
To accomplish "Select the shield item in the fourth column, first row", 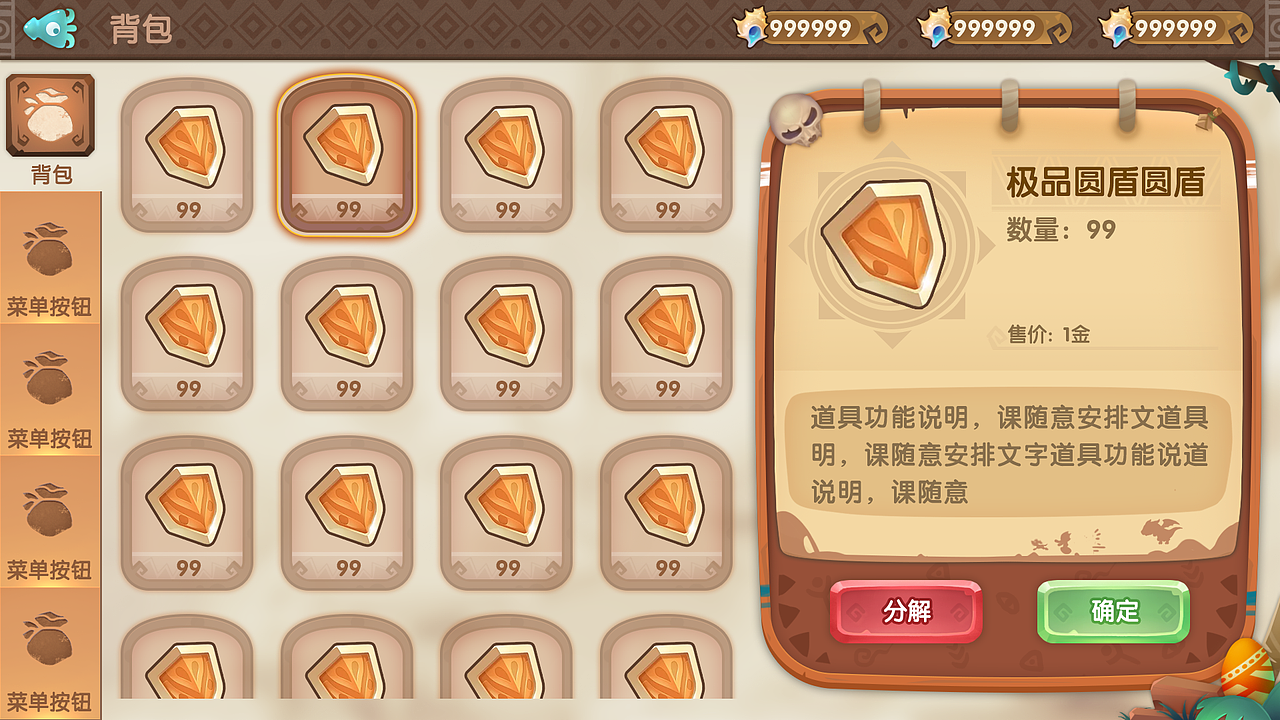I will coord(667,155).
